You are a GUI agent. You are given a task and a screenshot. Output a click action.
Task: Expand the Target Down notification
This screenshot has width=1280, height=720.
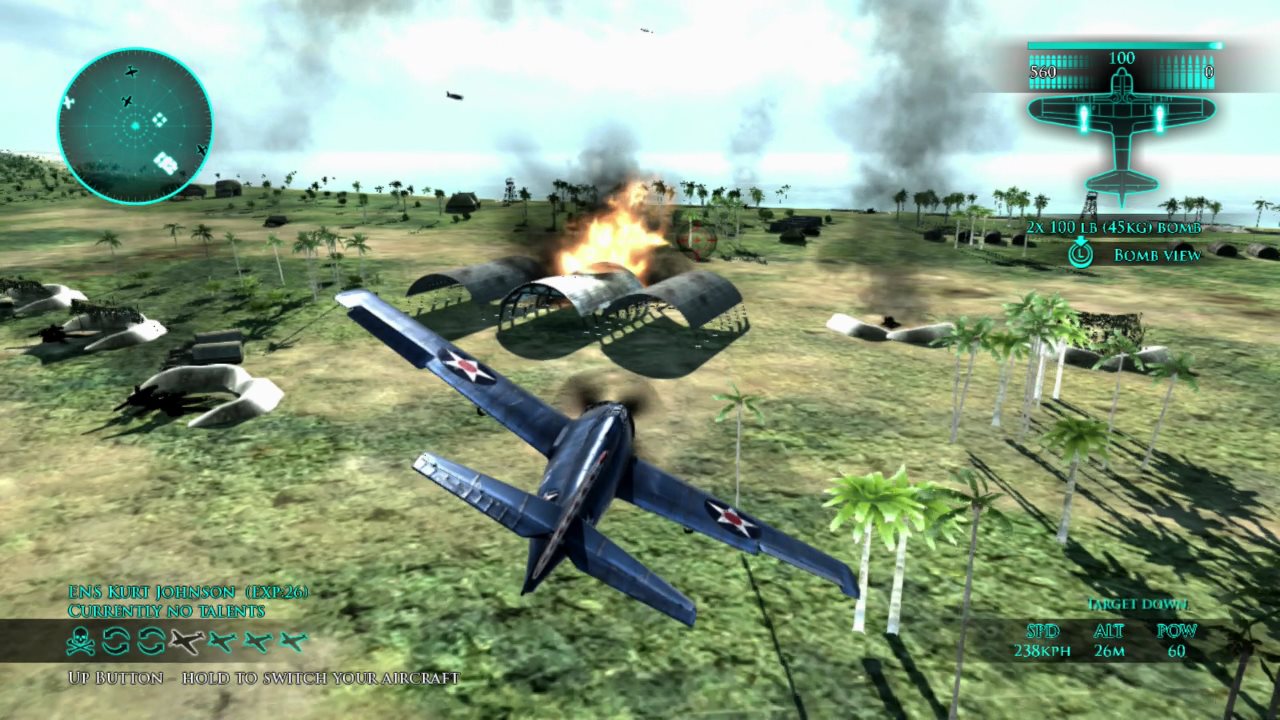[x=1140, y=604]
